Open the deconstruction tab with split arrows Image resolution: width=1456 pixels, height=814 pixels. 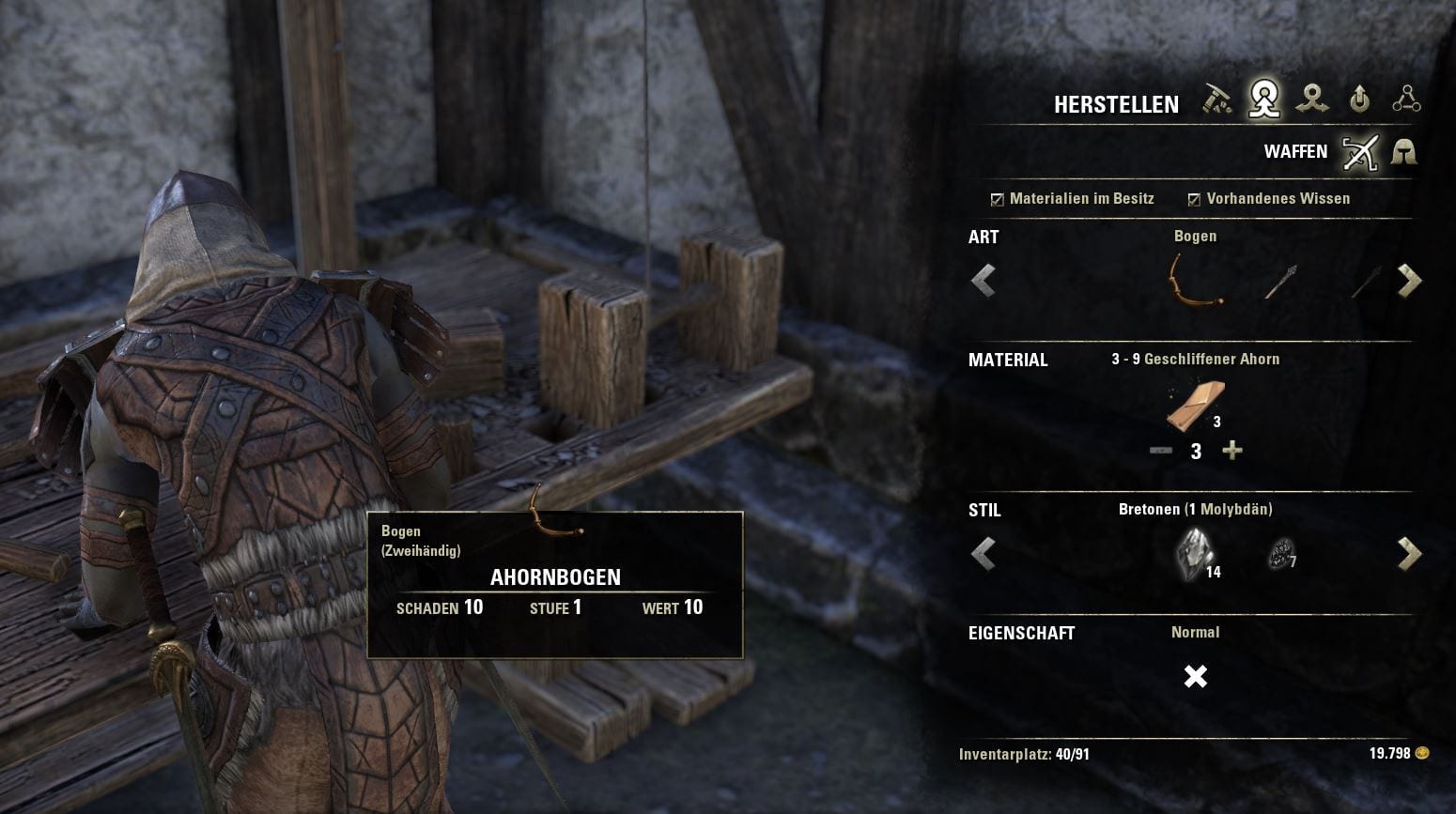point(1312,100)
